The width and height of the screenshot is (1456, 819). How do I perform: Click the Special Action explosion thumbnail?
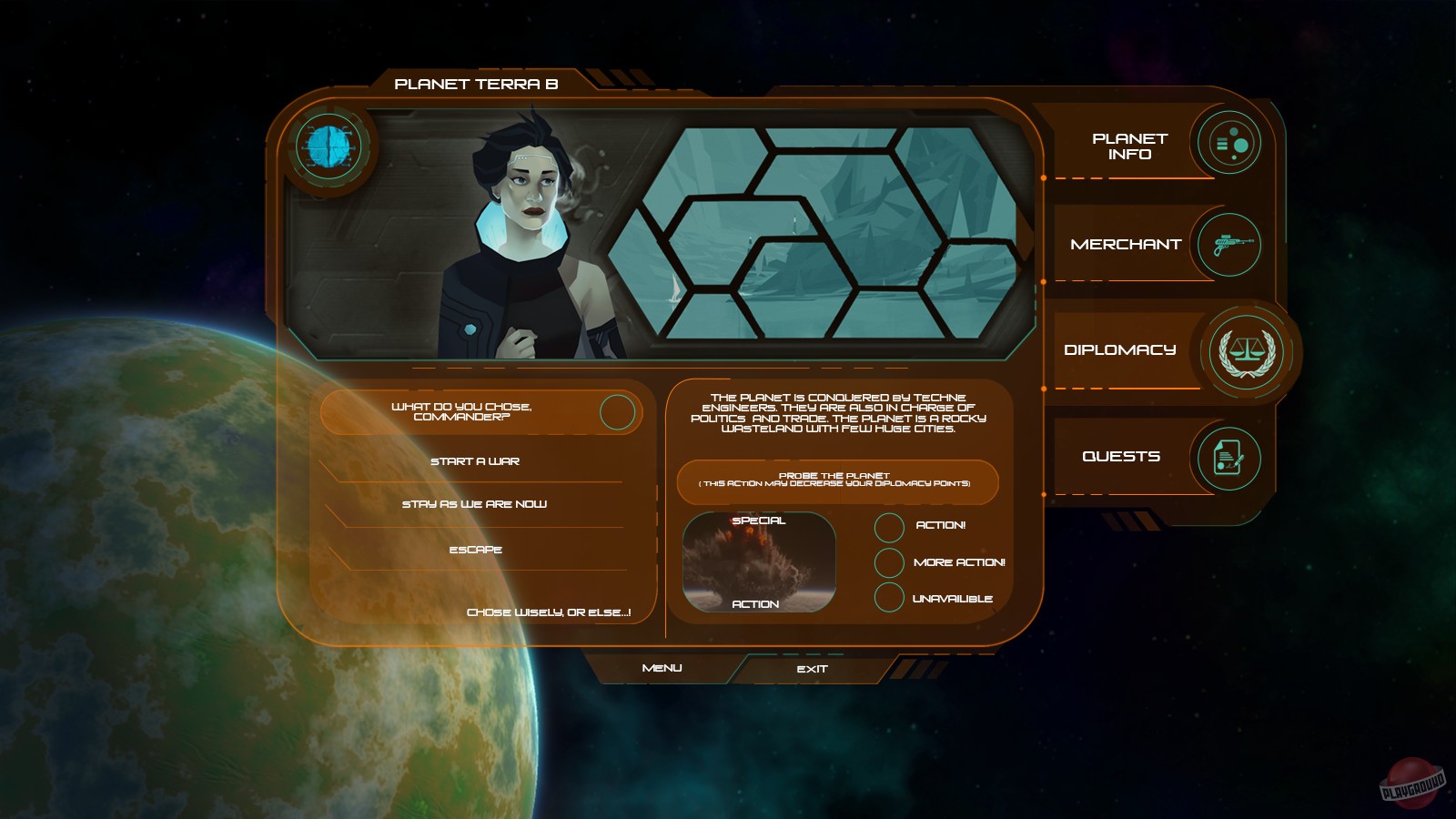click(x=759, y=561)
